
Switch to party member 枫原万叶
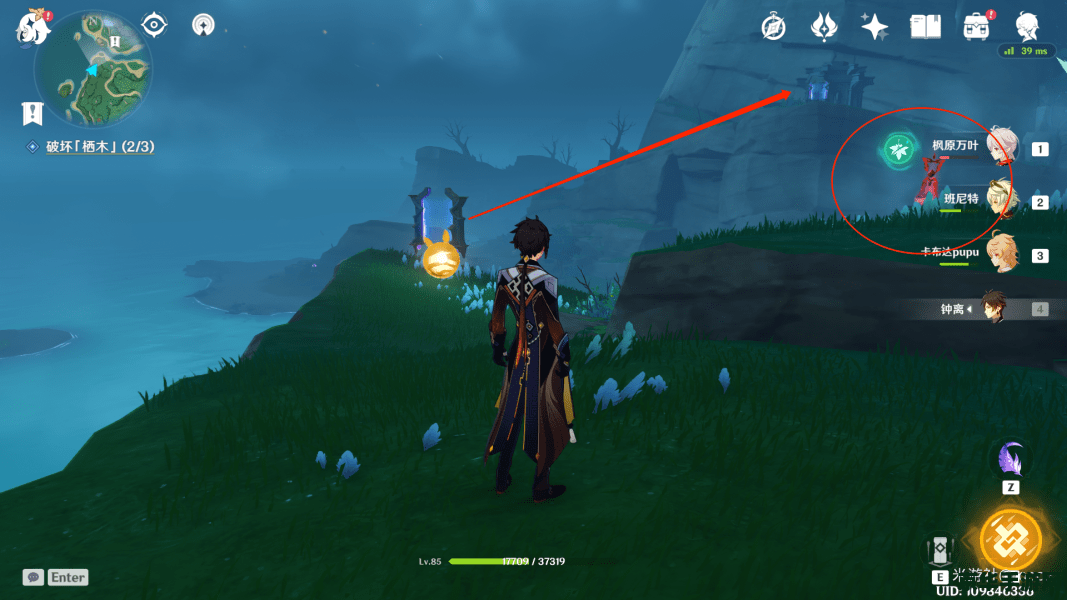pos(1001,148)
